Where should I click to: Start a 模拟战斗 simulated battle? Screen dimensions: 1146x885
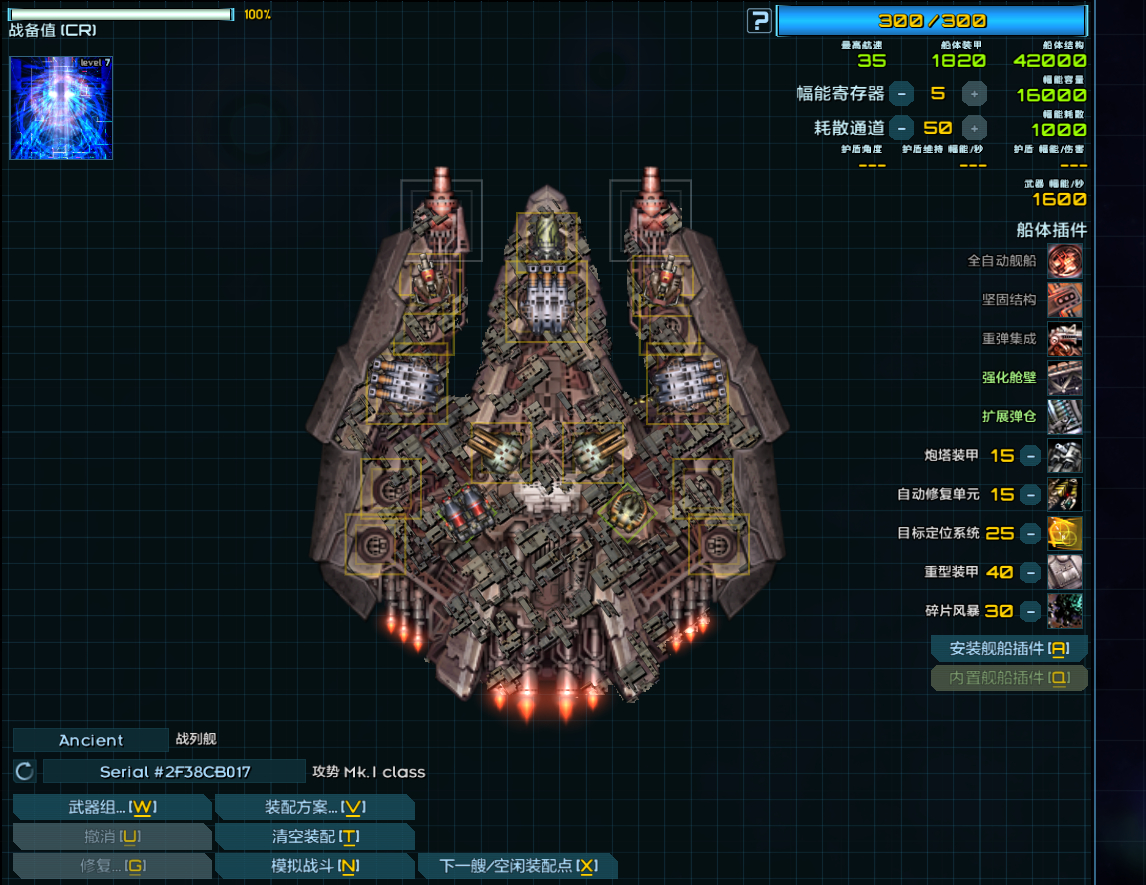(314, 865)
